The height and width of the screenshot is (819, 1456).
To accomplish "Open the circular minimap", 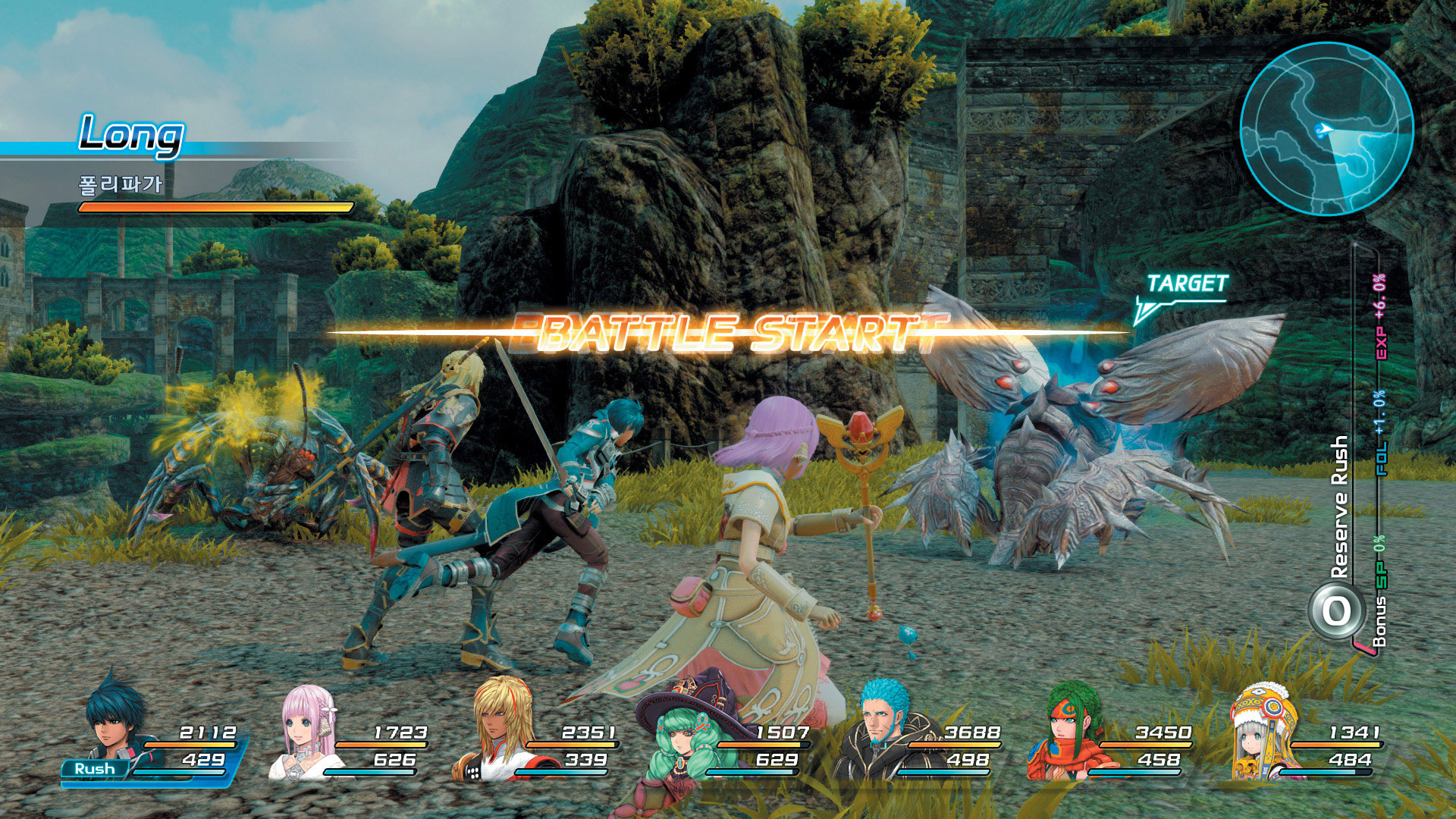I will [x=1326, y=129].
